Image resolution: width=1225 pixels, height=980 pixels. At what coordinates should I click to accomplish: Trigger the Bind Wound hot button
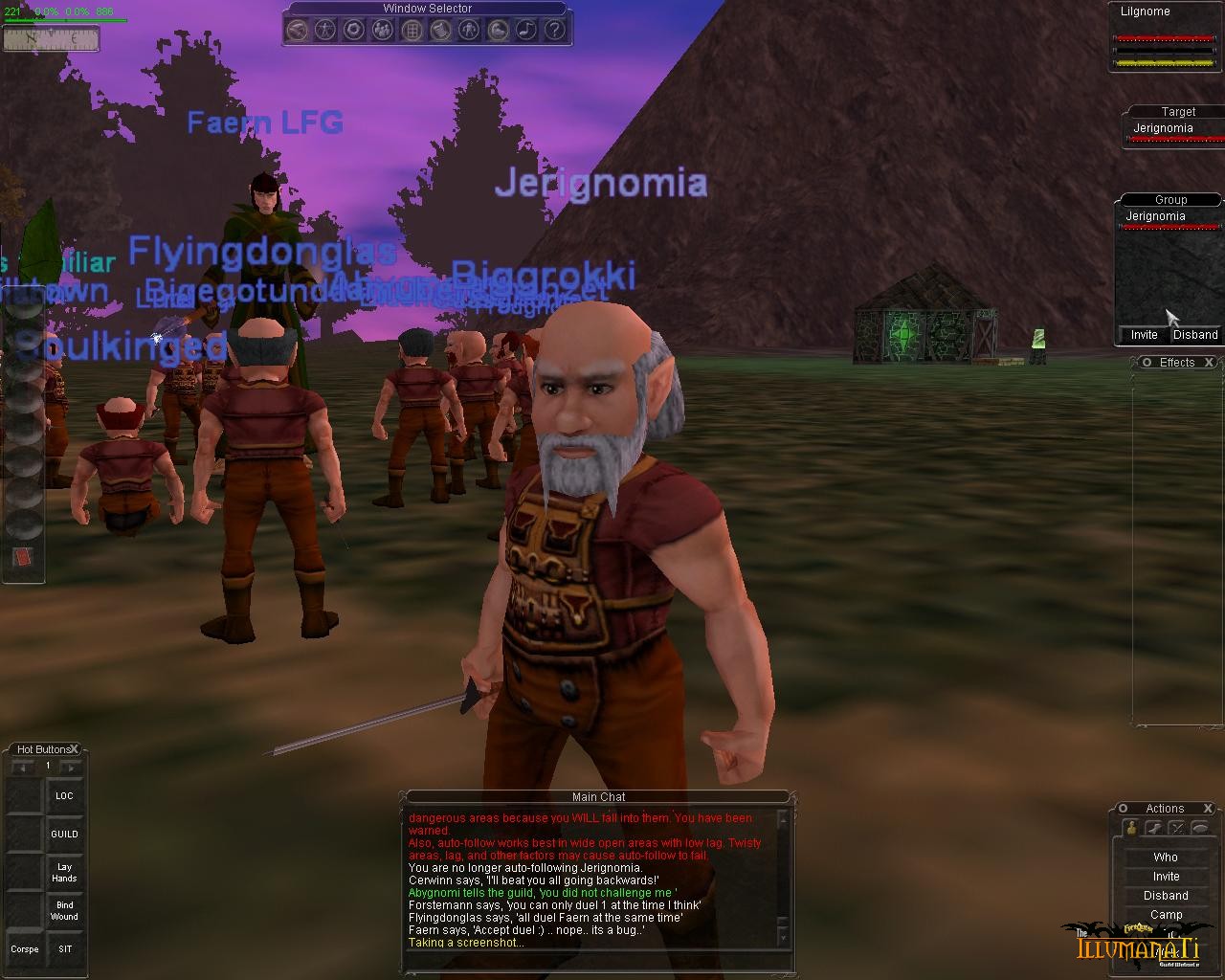[64, 911]
